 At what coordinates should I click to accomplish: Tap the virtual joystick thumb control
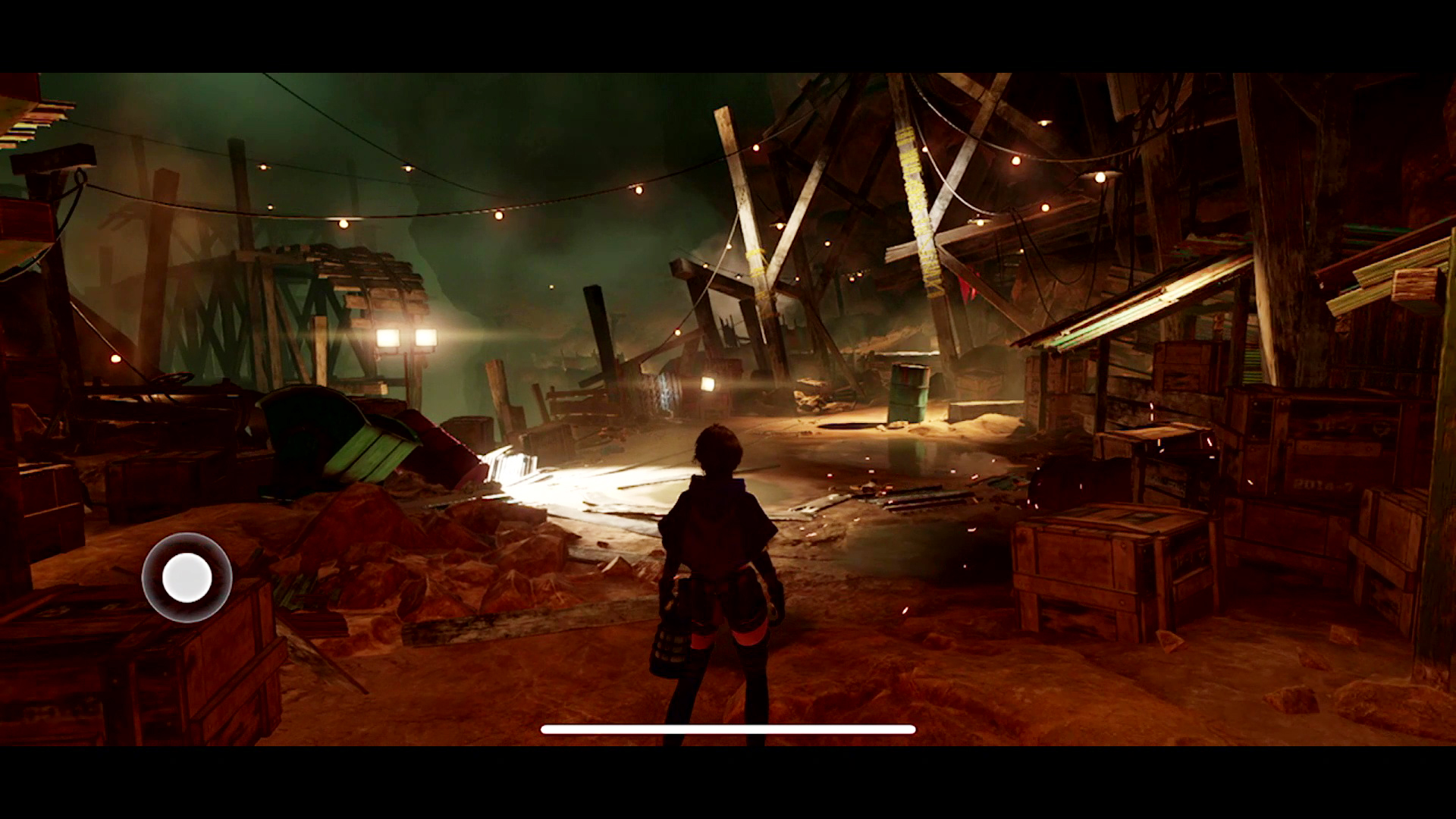pos(187,578)
